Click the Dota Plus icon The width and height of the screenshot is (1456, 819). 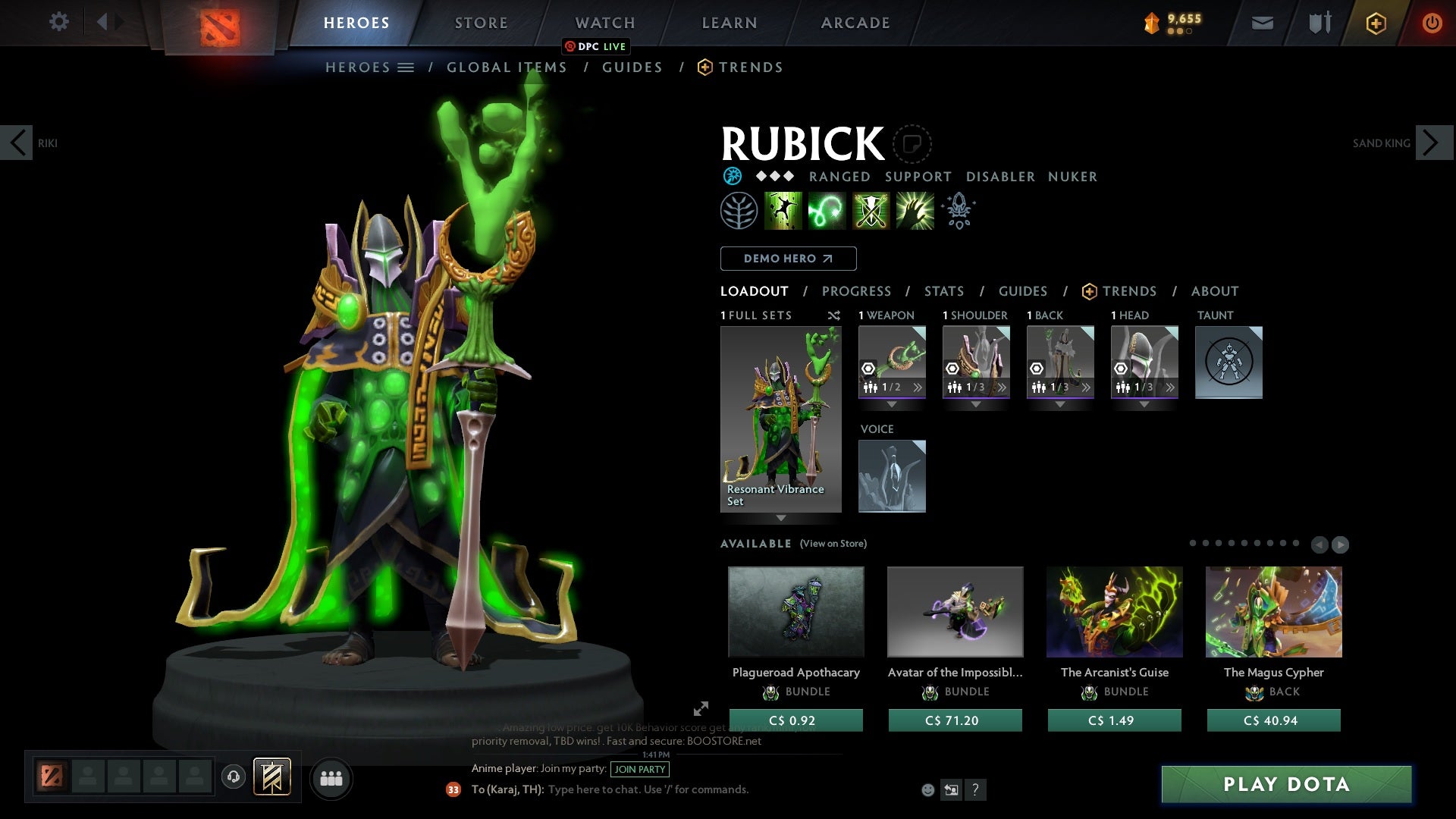1375,23
